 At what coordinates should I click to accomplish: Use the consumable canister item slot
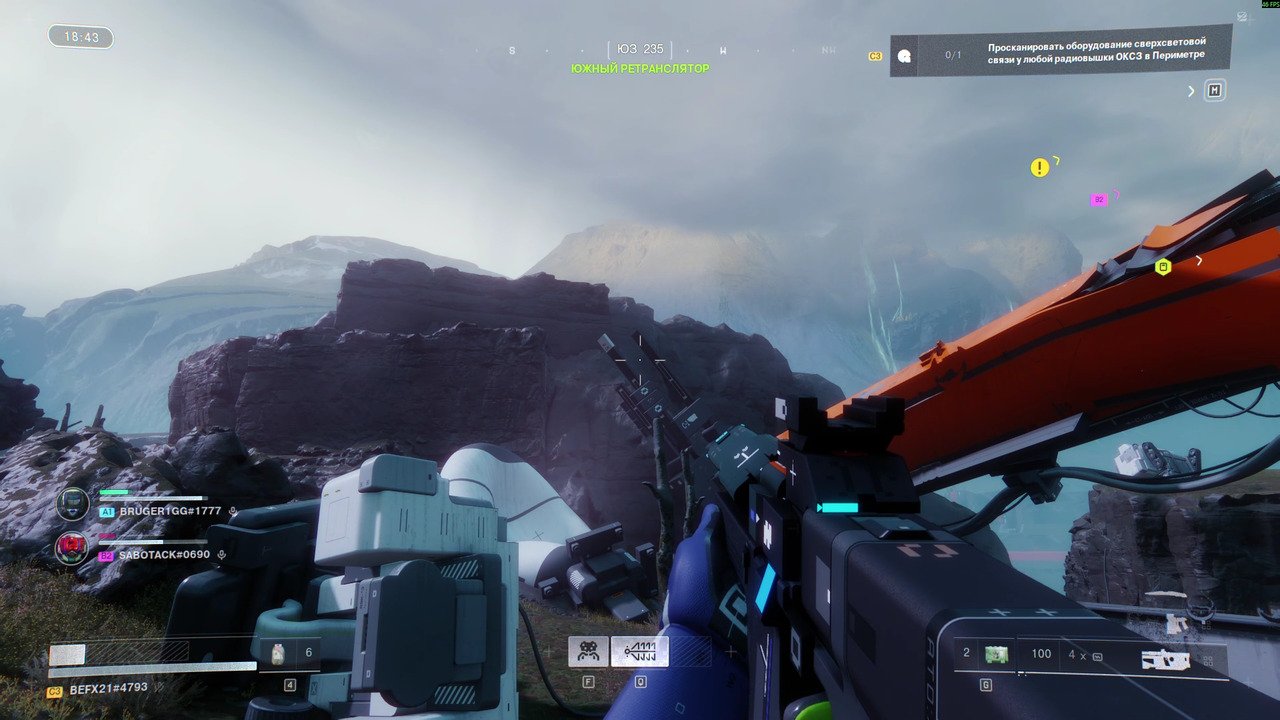tap(278, 653)
